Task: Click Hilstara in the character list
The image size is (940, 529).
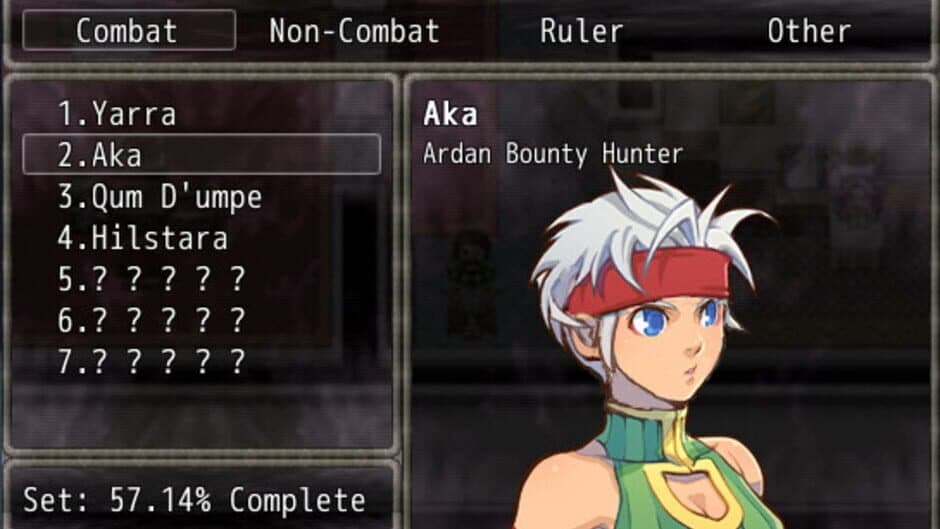Action: tap(142, 238)
